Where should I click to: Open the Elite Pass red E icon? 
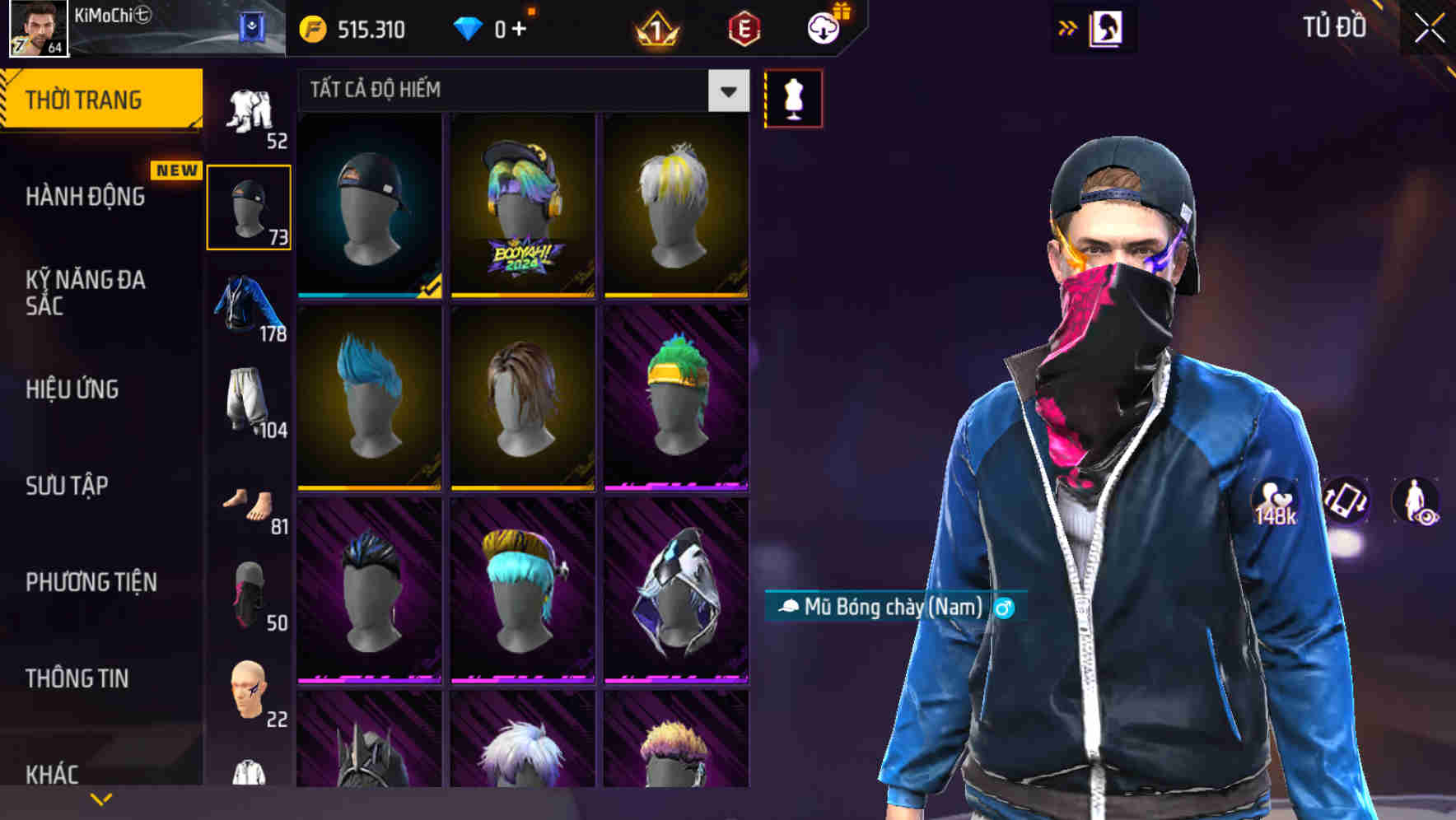pyautogui.click(x=745, y=26)
